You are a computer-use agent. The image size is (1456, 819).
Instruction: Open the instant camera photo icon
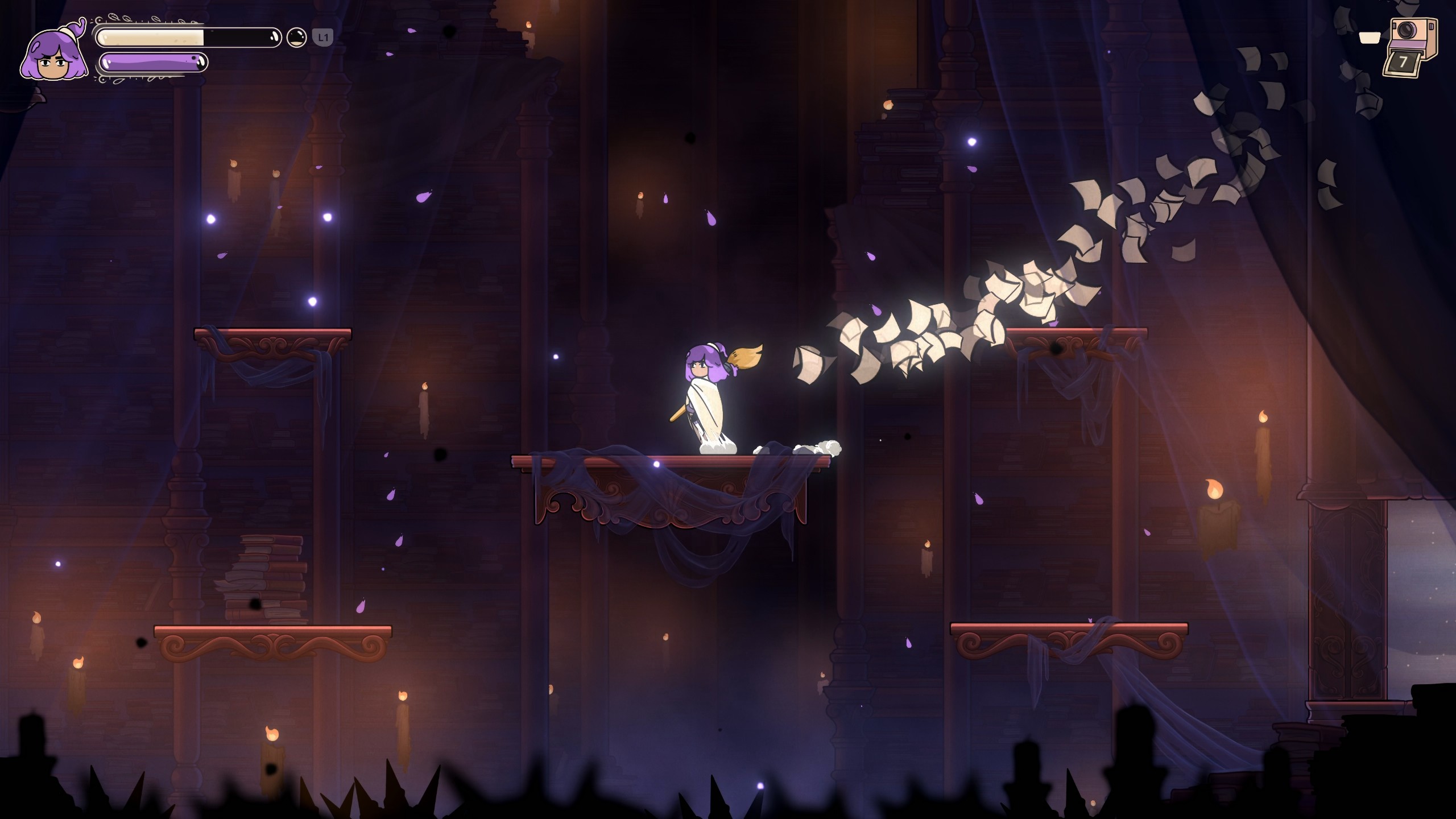coord(1412,47)
